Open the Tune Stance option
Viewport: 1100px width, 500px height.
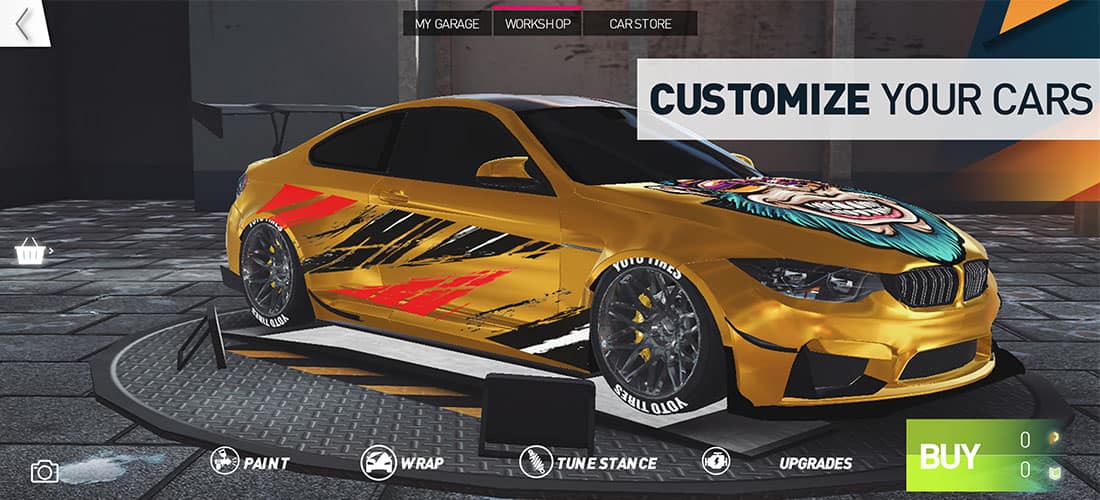click(x=588, y=463)
